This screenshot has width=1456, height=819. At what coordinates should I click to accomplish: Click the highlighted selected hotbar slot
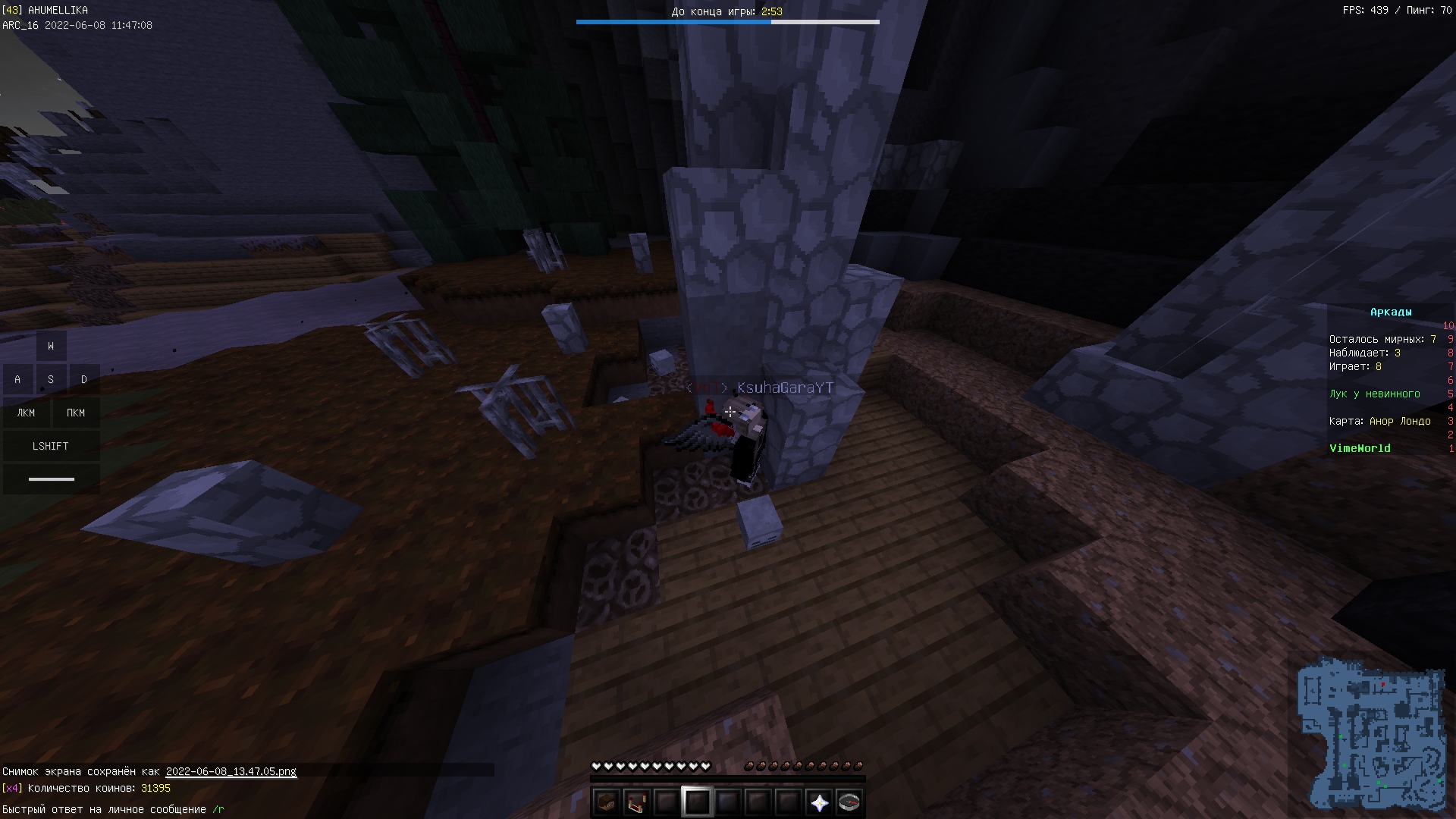697,802
